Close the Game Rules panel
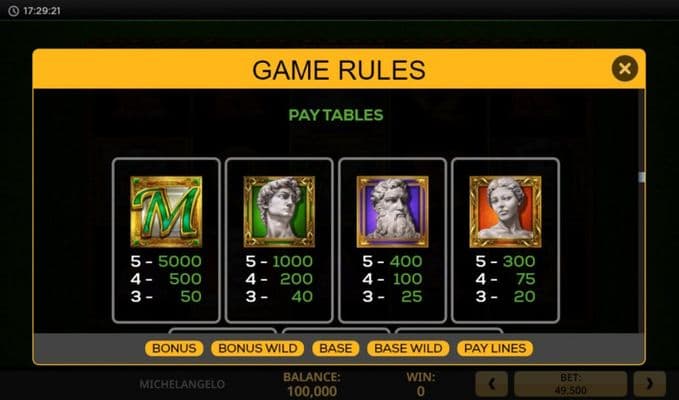This screenshot has width=679, height=400. [625, 69]
